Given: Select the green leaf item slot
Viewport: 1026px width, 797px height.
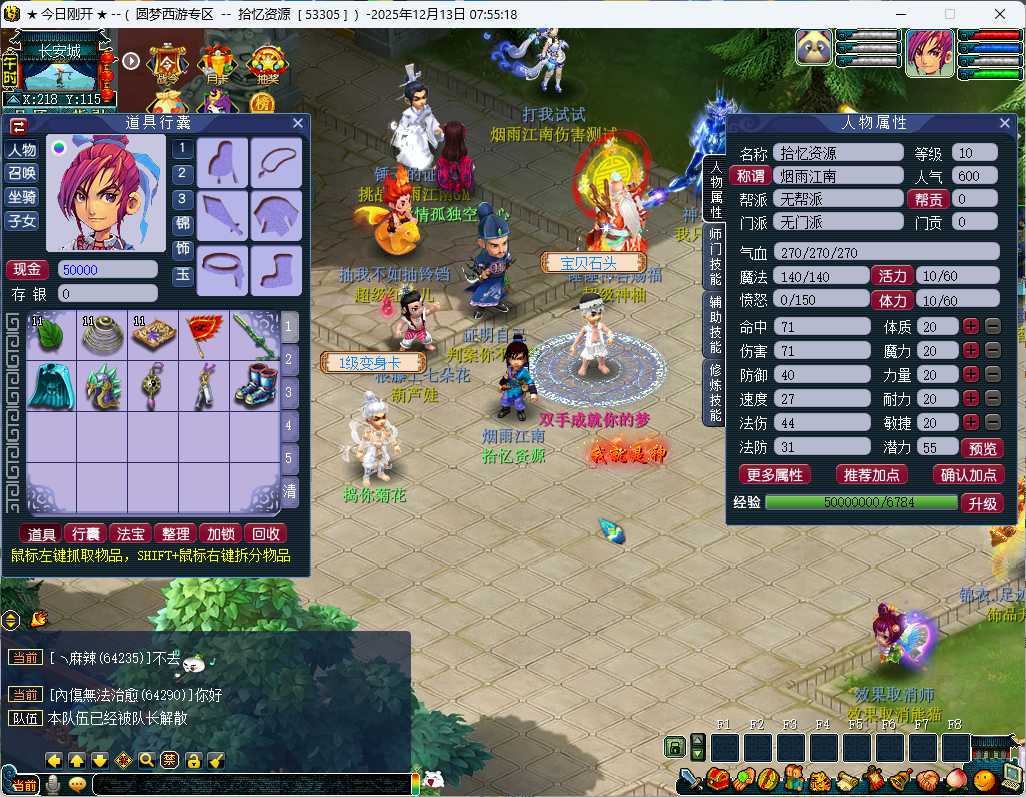Looking at the screenshot, I should tap(52, 334).
